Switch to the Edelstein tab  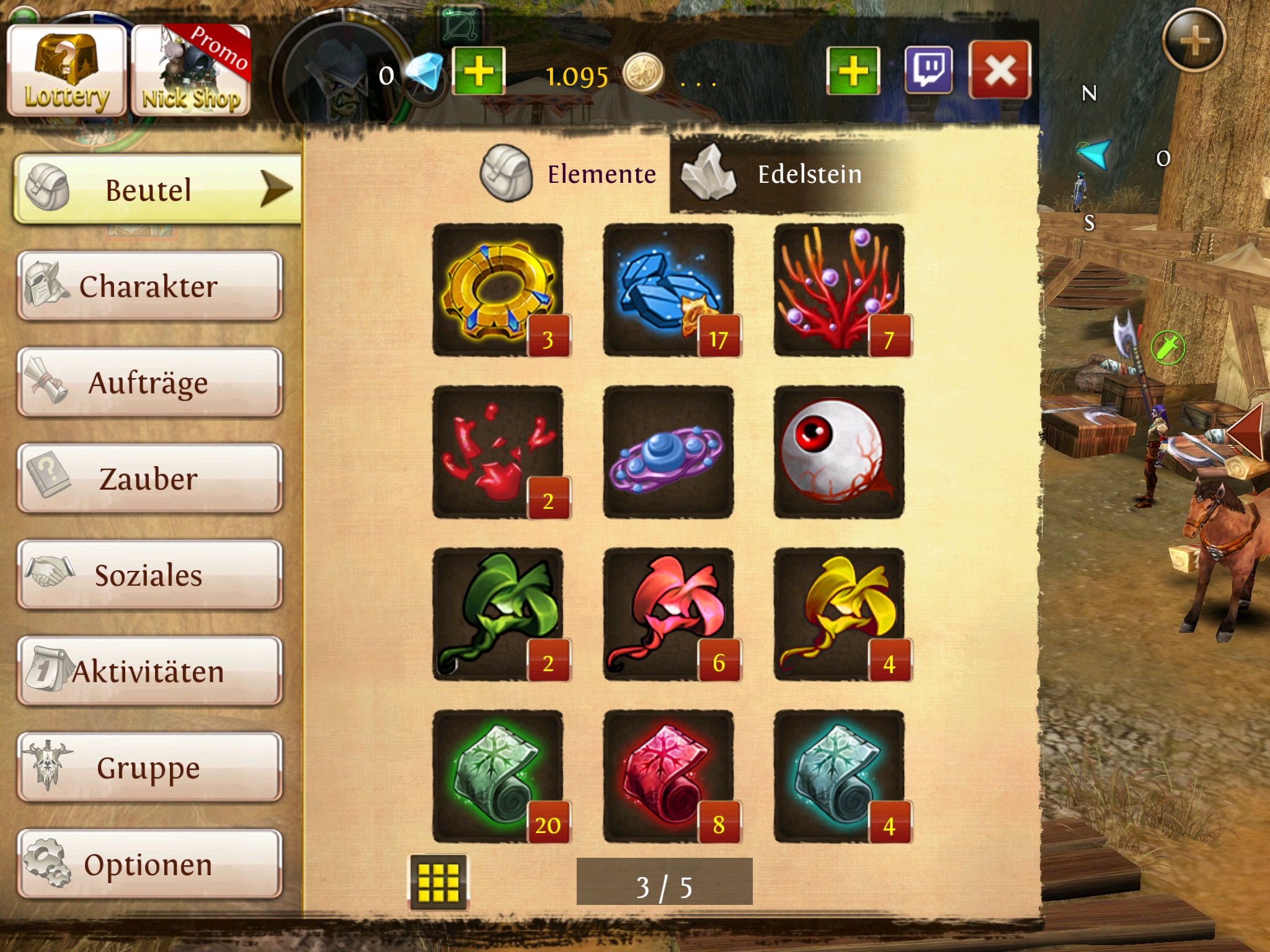(x=781, y=174)
